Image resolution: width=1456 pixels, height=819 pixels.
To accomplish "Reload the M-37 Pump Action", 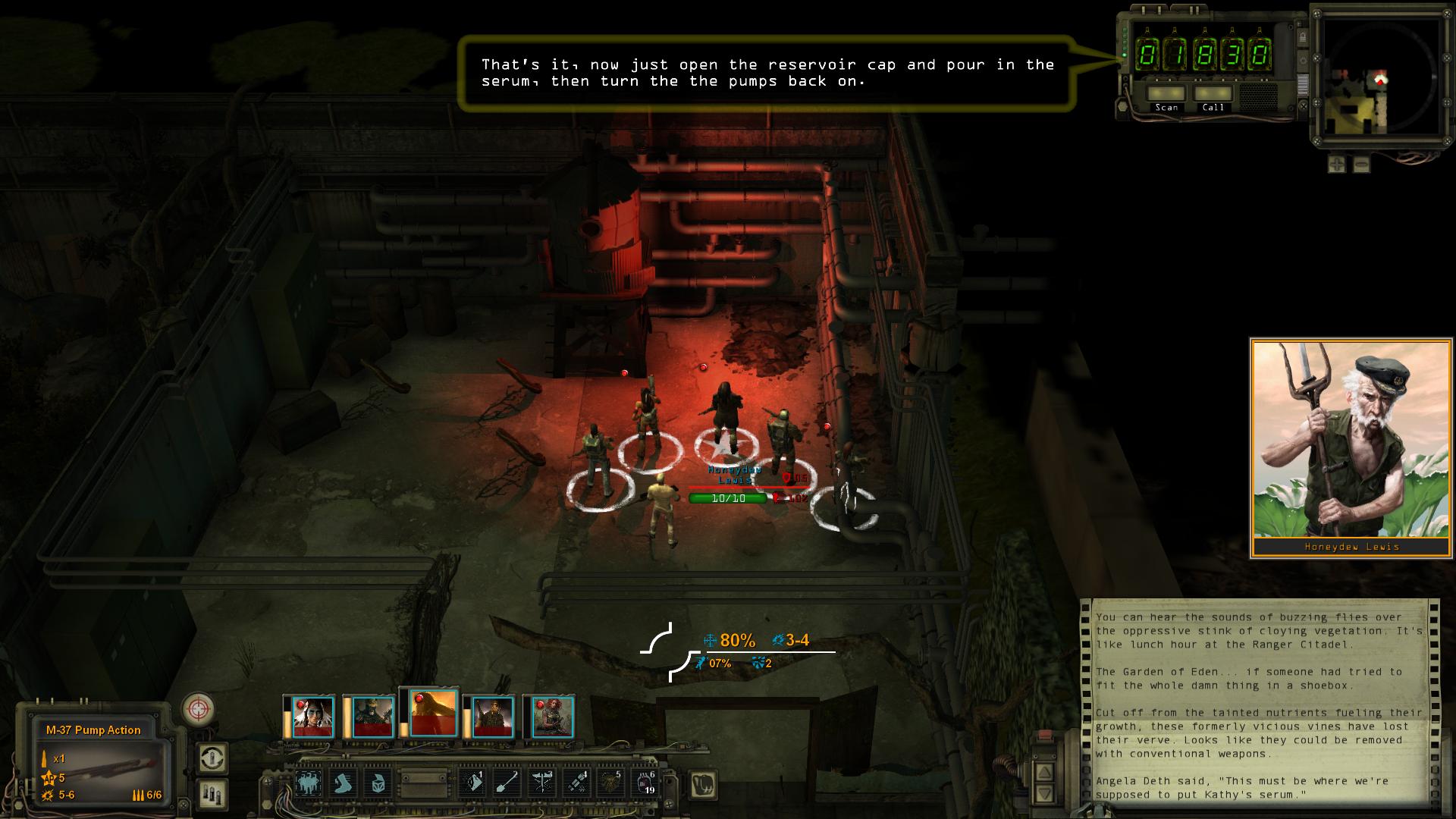I will click(212, 758).
